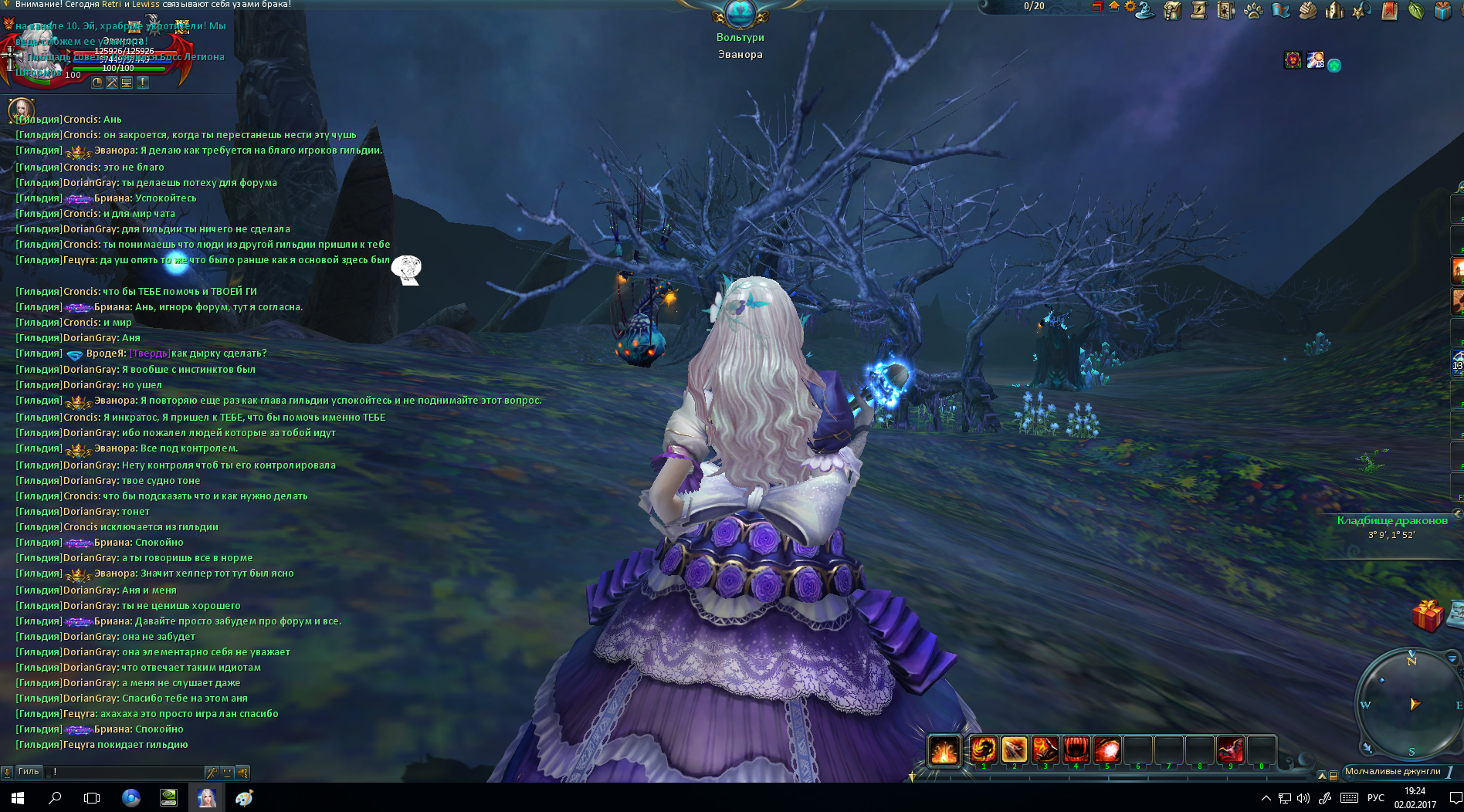Viewport: 1464px width, 812px height.
Task: Click the green leaf icon in toolbar
Action: (1415, 11)
